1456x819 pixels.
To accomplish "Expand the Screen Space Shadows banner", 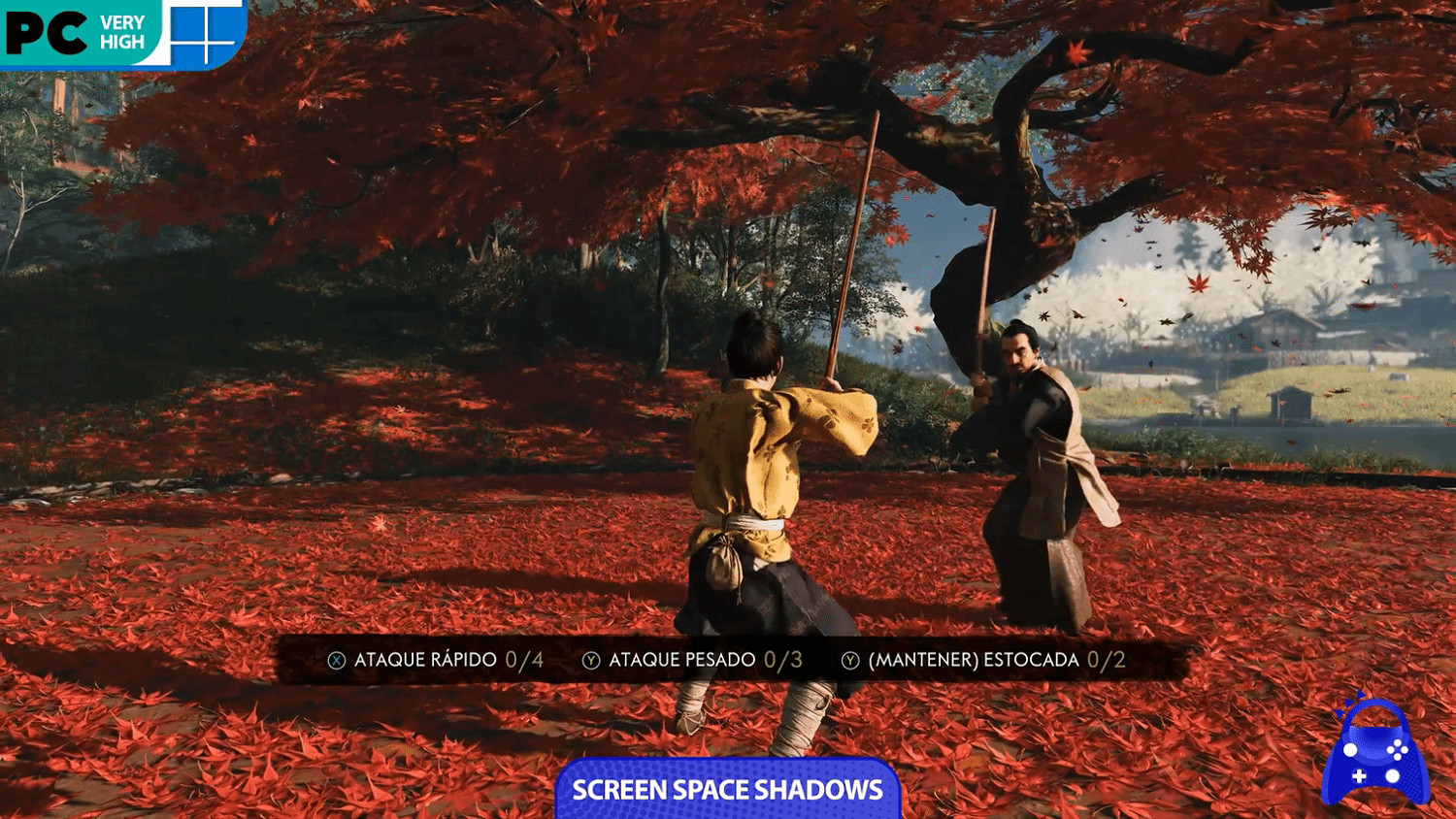I will (728, 791).
